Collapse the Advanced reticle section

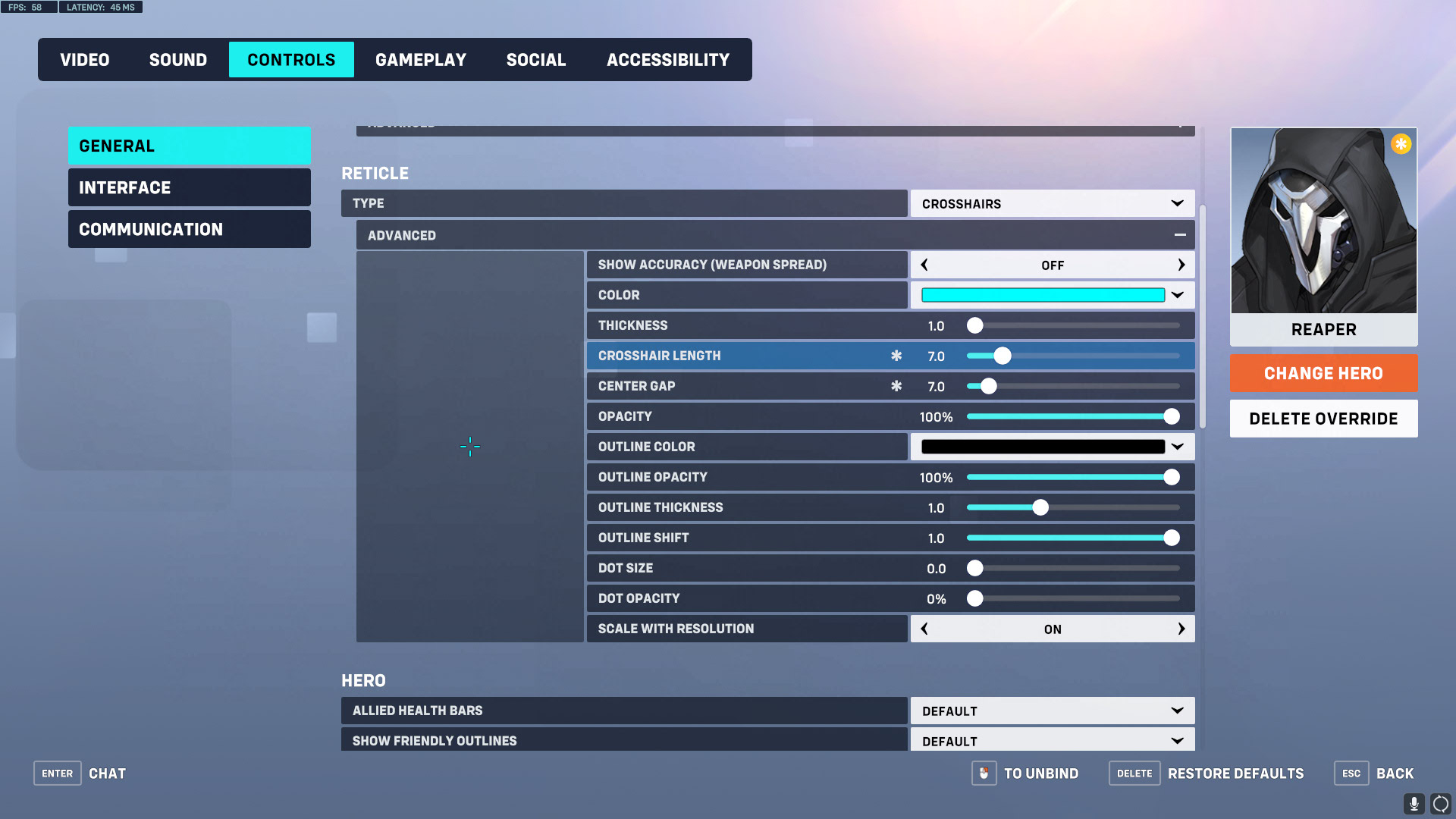click(x=1180, y=235)
